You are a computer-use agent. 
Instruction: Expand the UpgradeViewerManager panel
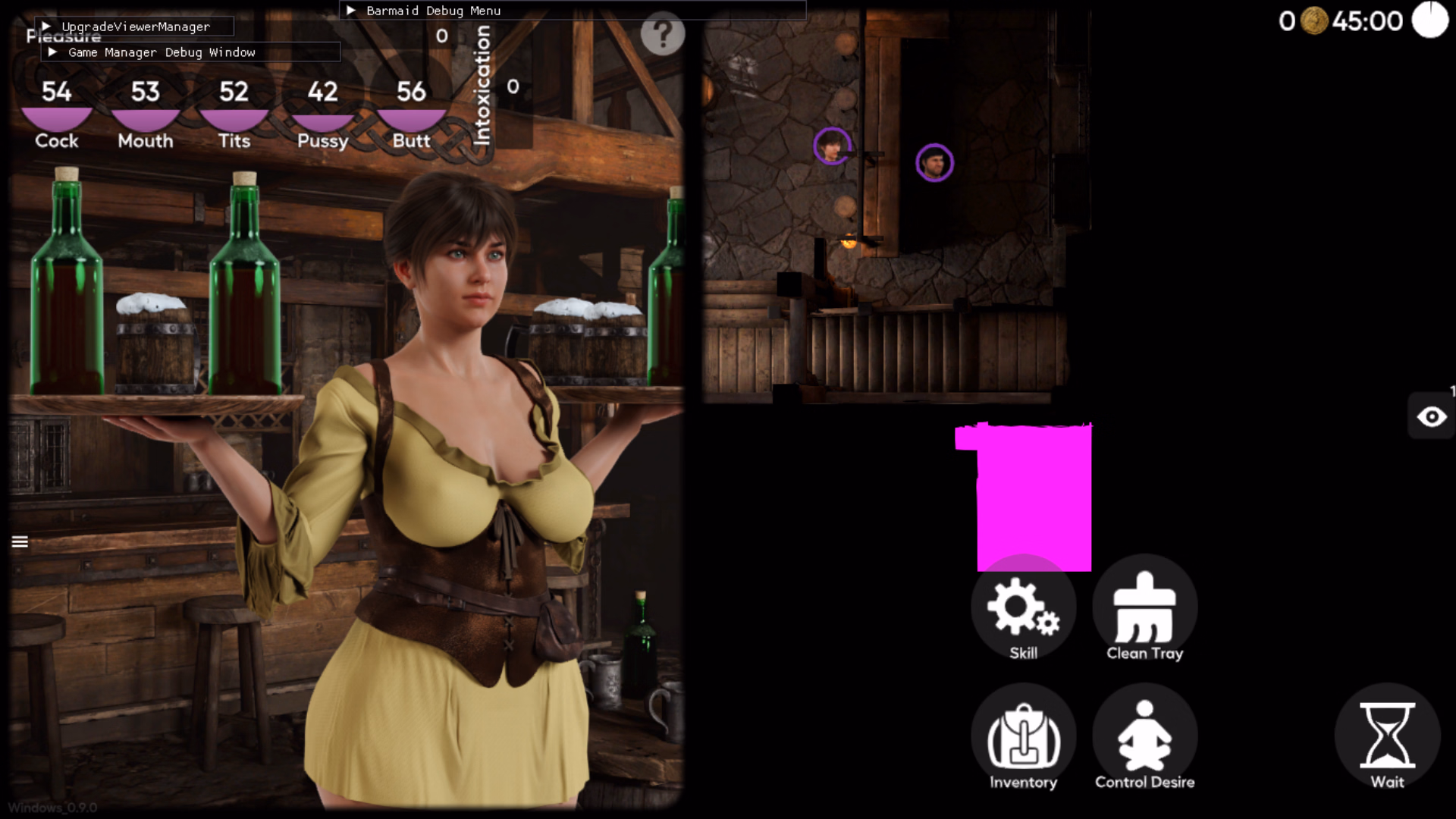[47, 27]
